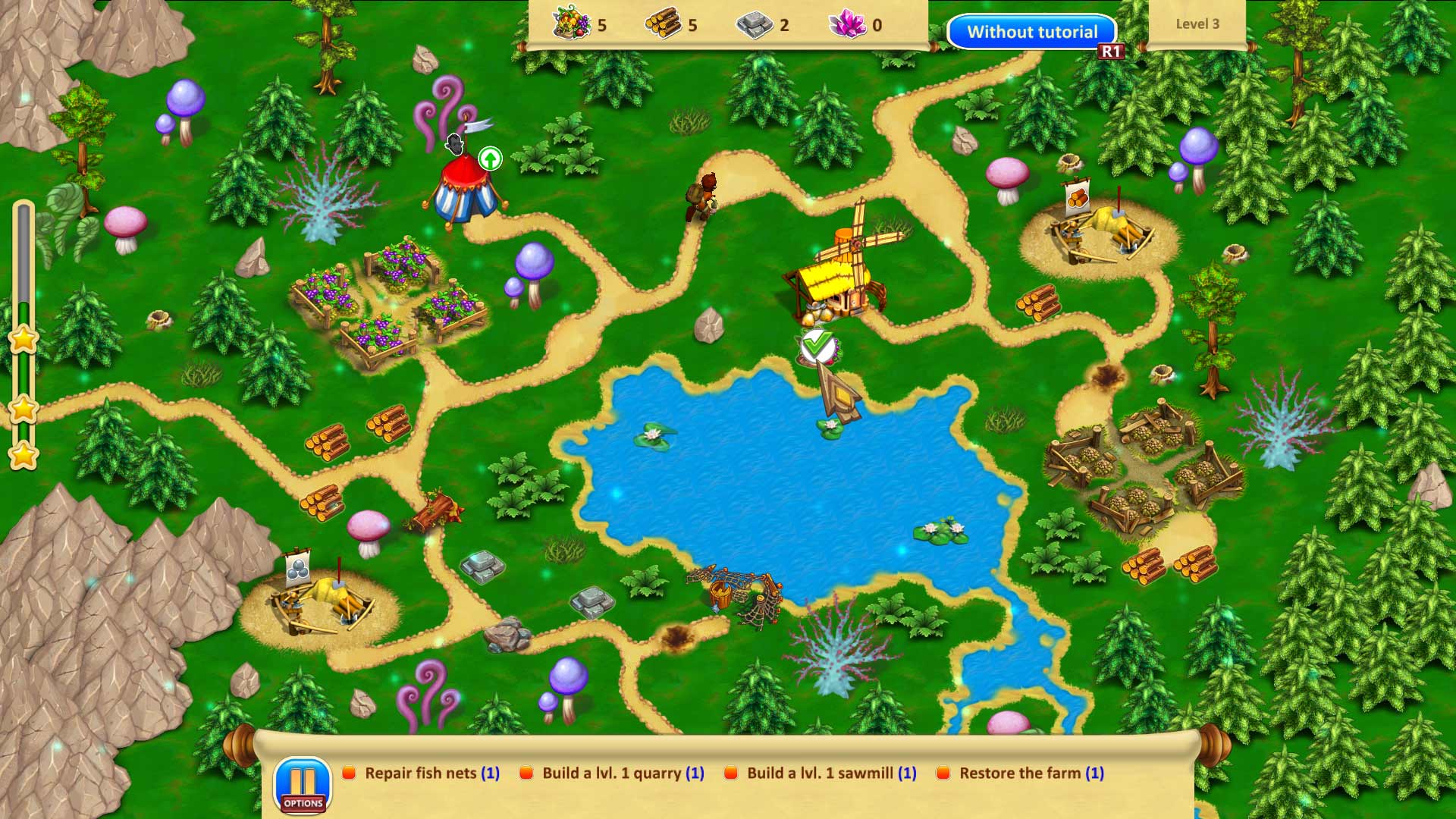
Task: Toggle the marker next to Restore the farm
Action: [x=945, y=773]
